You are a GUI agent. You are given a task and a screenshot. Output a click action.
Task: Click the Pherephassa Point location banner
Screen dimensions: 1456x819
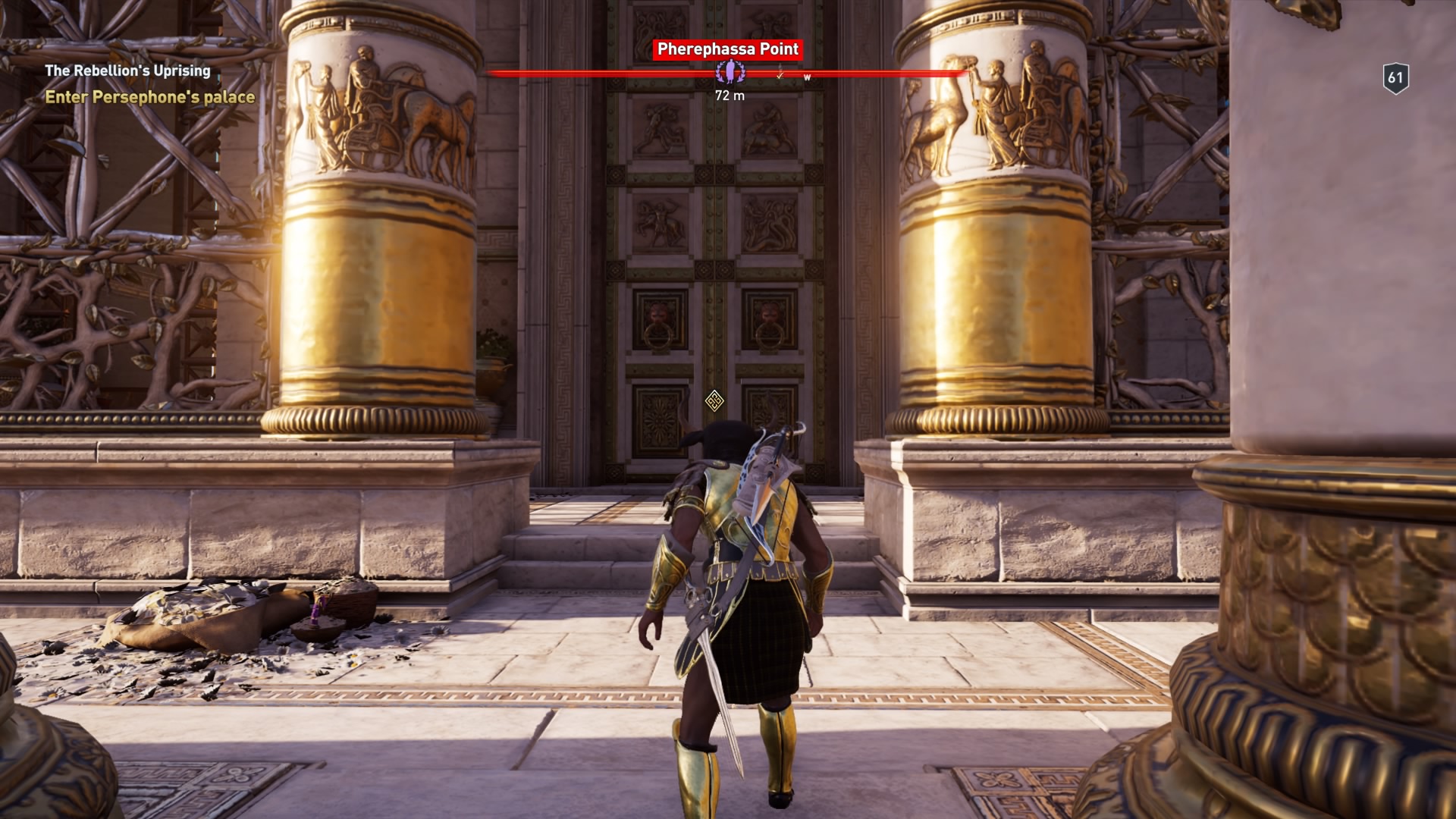click(x=728, y=51)
